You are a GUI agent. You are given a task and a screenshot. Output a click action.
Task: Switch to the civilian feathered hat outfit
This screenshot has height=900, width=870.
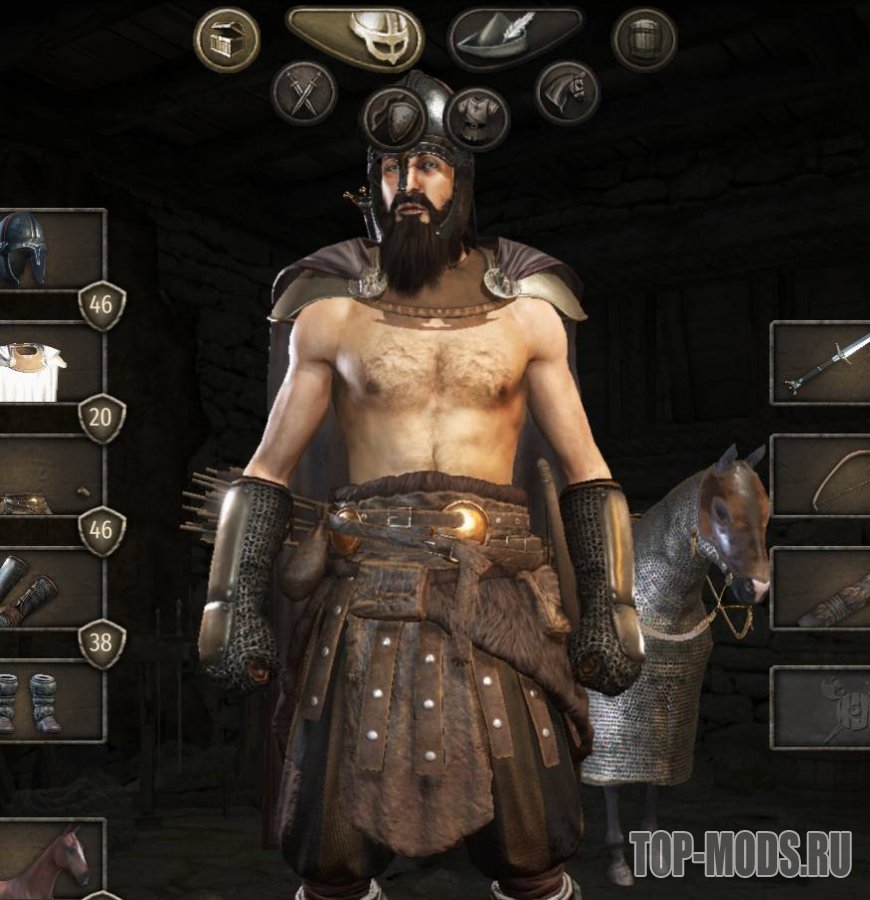[x=516, y=39]
